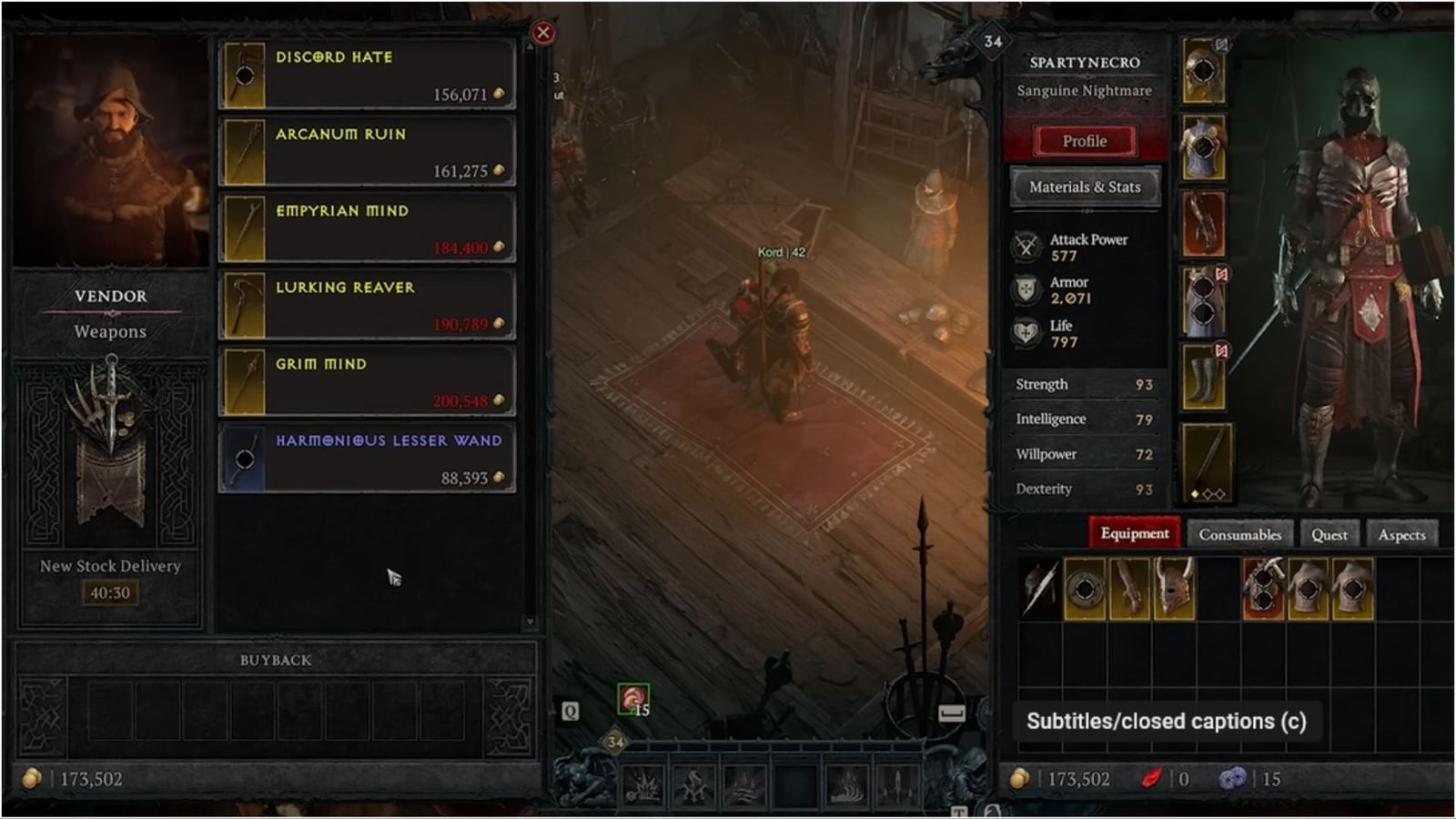The image size is (1456, 819).
Task: Toggle Subtitles/closed captions
Action: click(1168, 722)
